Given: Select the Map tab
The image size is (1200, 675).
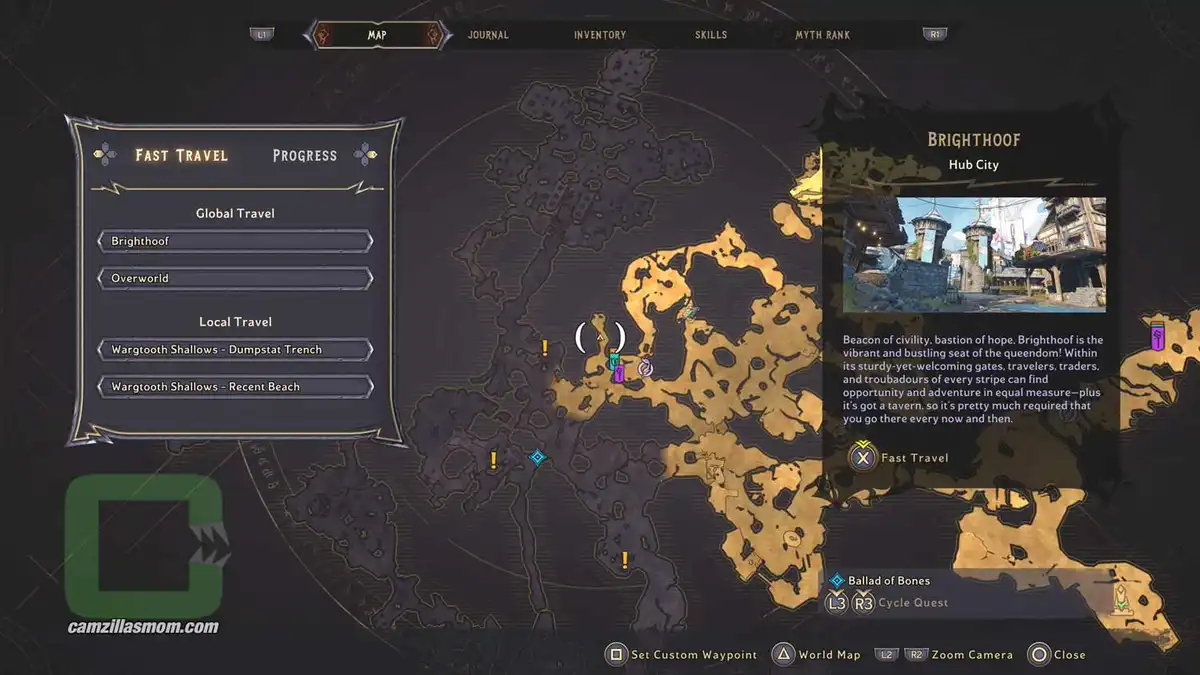Looking at the screenshot, I should [x=376, y=35].
